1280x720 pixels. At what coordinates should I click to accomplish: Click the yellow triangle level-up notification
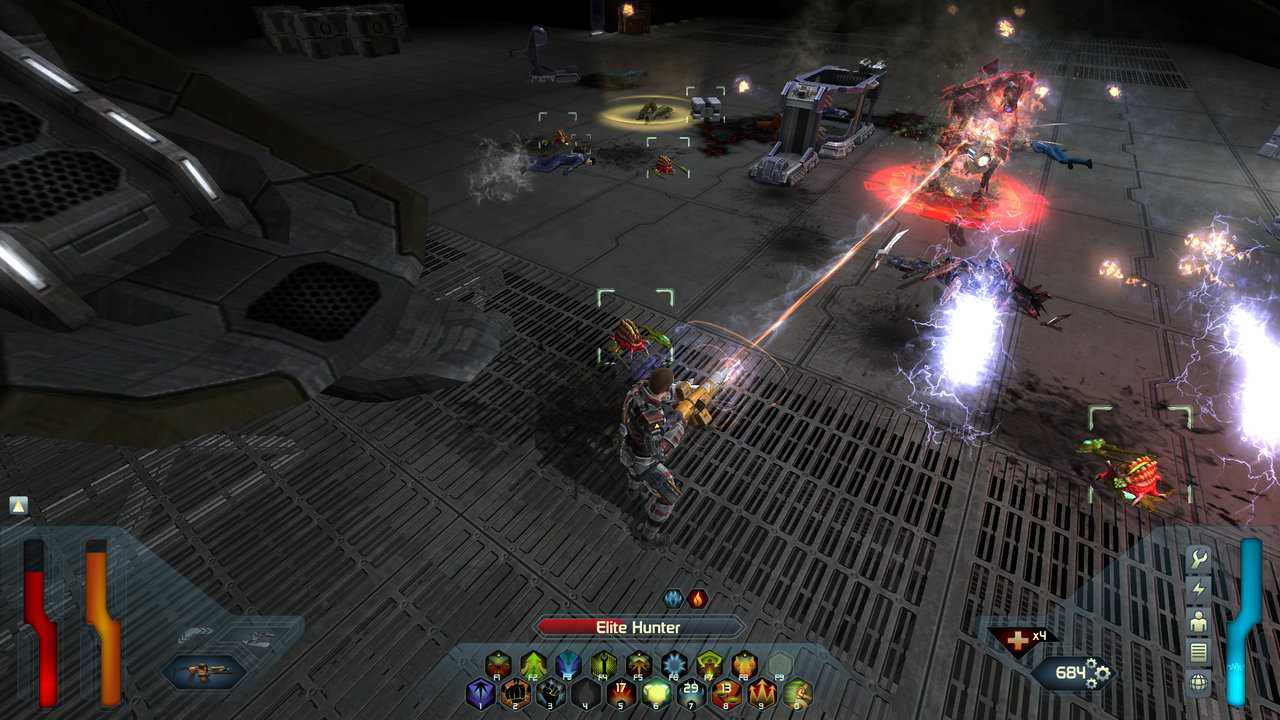[18, 505]
